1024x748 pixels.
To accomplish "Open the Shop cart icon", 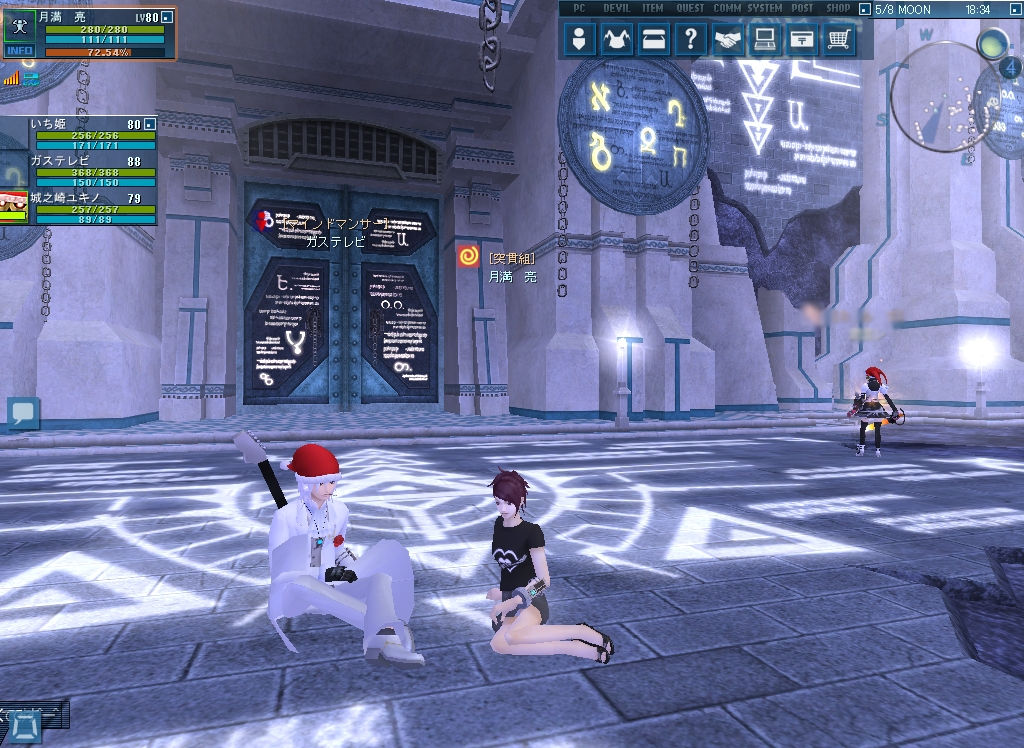I will 838,40.
